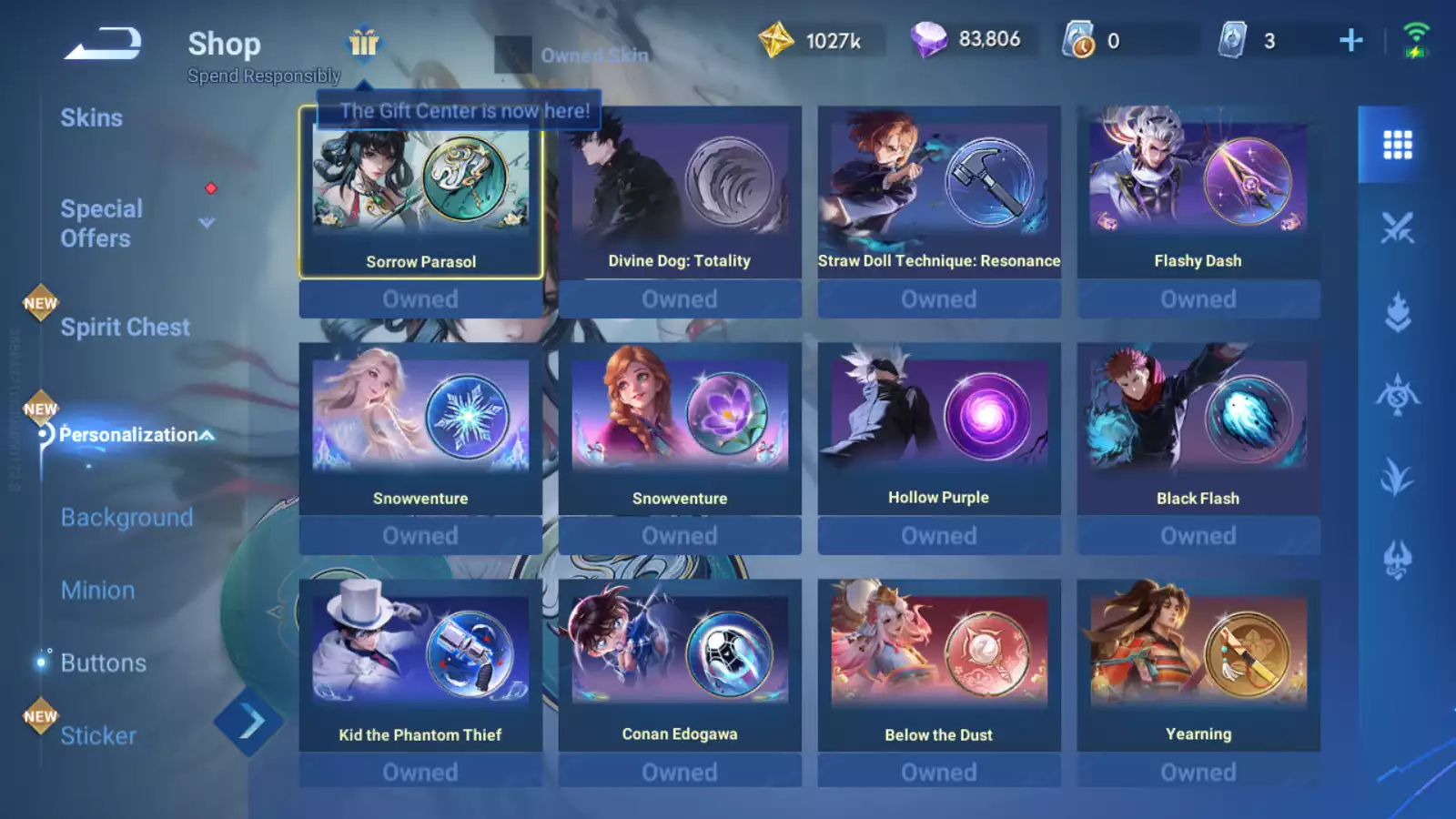Screen dimensions: 1456x819
Task: Pick the Kid the Phantom Thief card
Action: click(420, 666)
